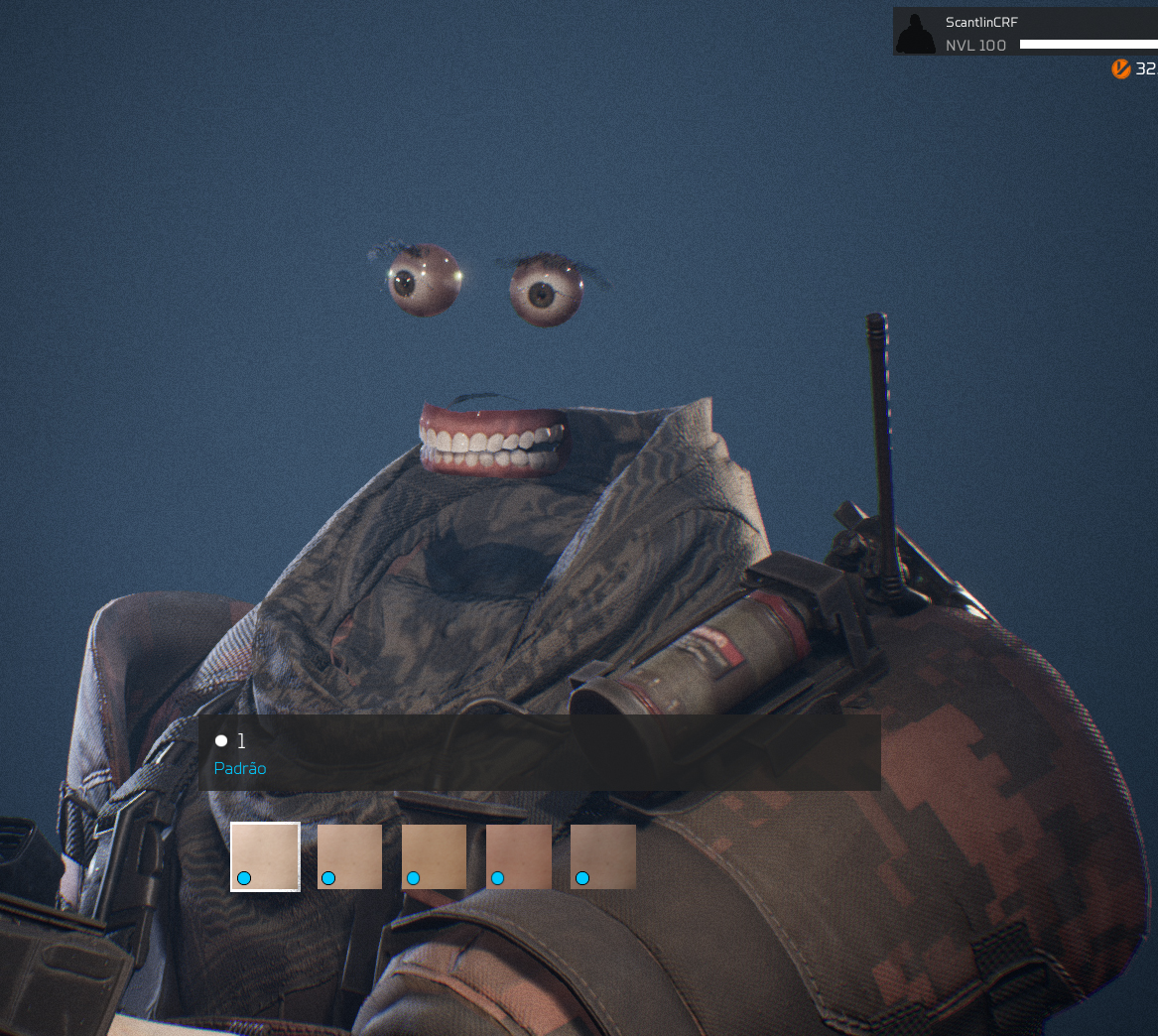Click the orange currency icon
This screenshot has height=1036, width=1158.
(1121, 68)
